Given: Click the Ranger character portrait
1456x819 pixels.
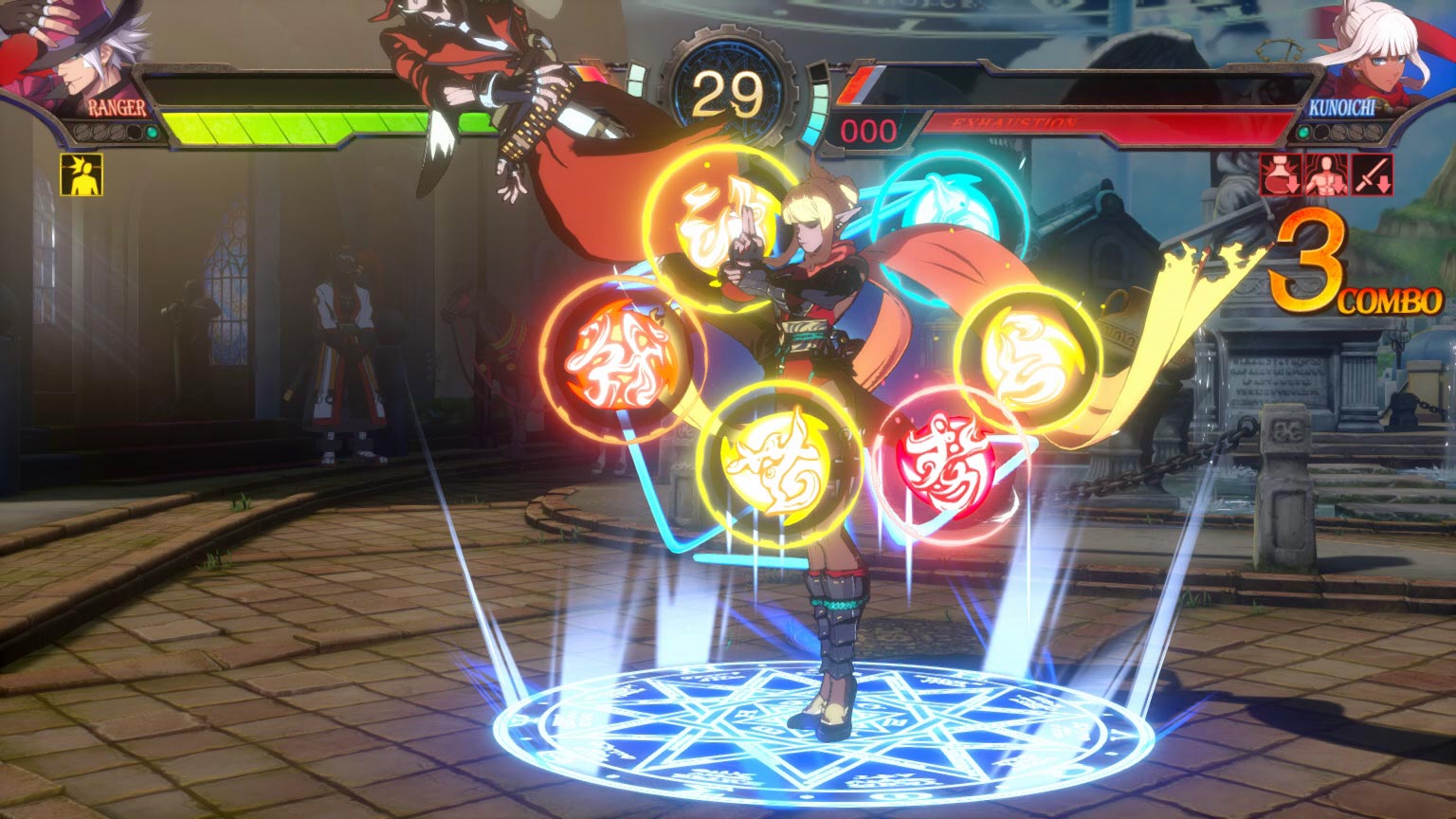Looking at the screenshot, I should pos(71,47).
